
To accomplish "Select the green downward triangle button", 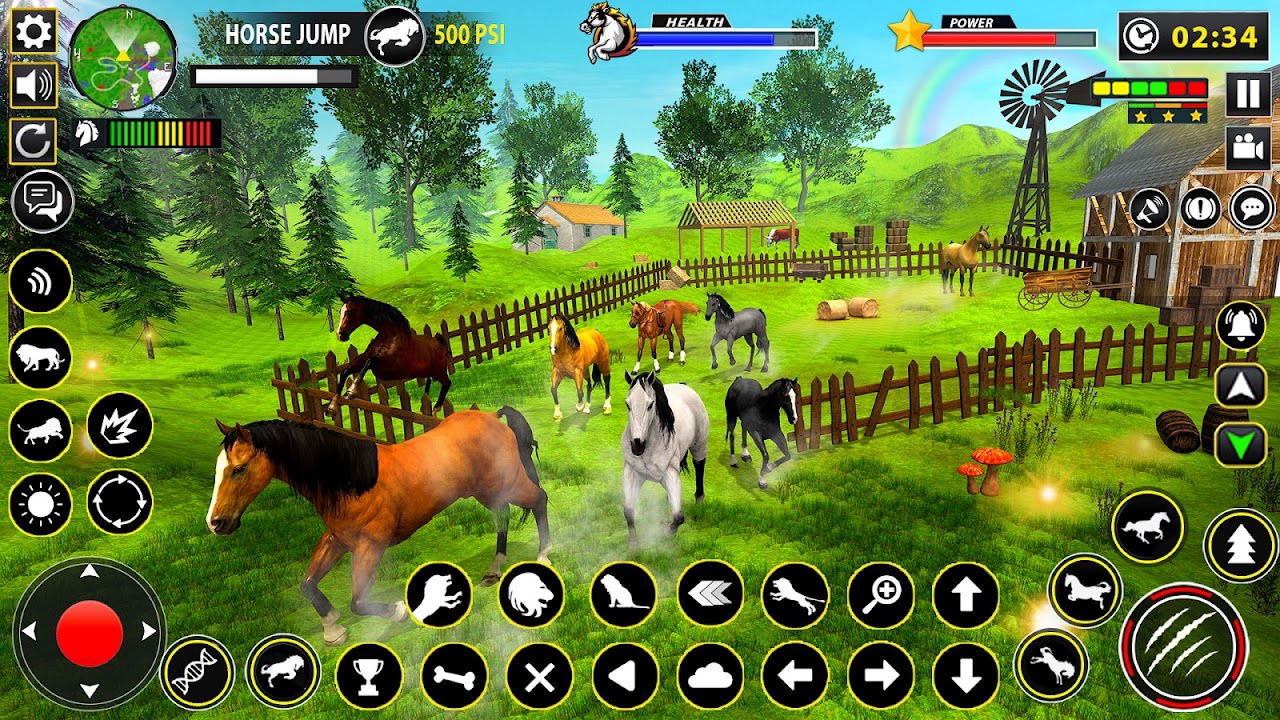I will click(1241, 443).
